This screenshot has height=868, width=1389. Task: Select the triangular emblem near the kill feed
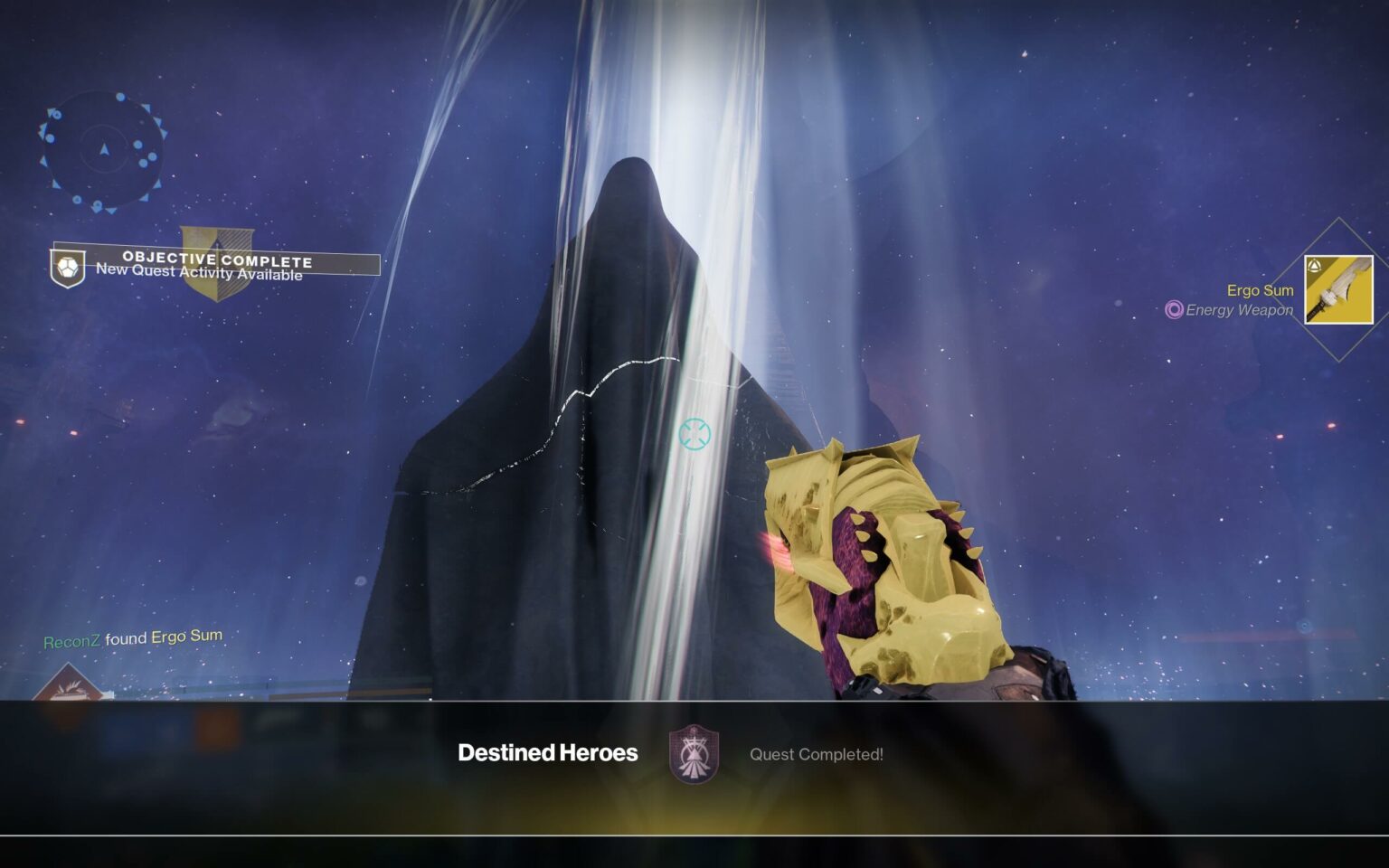pos(71,684)
